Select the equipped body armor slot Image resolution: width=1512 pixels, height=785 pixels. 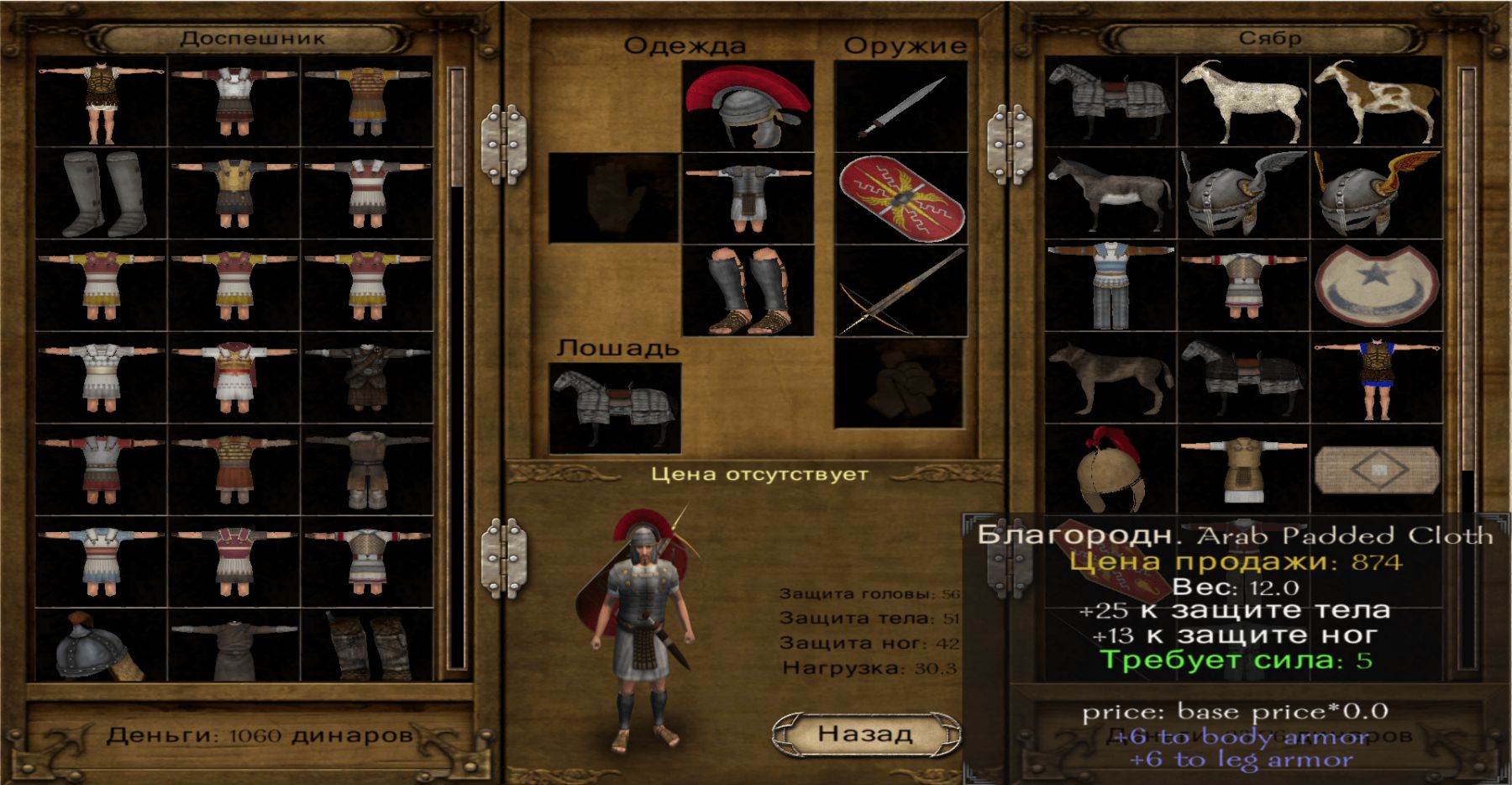click(748, 198)
